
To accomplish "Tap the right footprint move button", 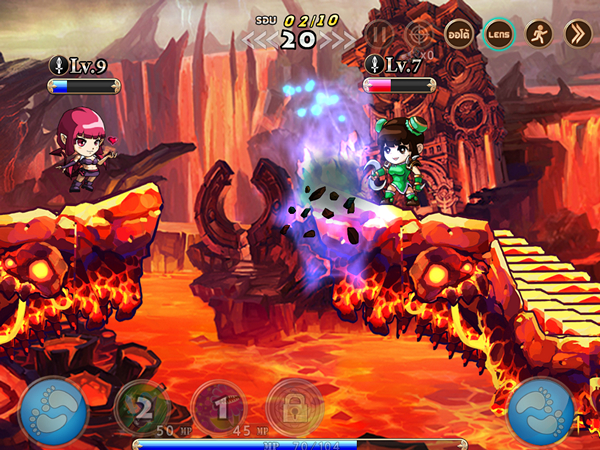I will (541, 409).
